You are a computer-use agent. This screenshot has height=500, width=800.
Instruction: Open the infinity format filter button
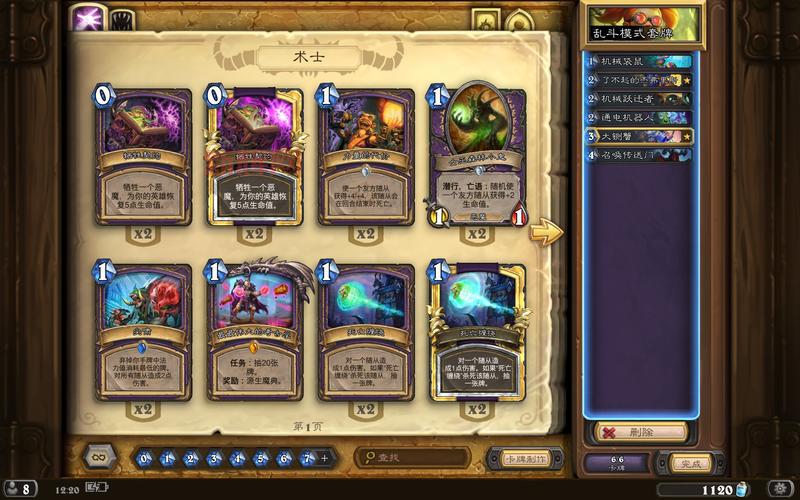pyautogui.click(x=97, y=458)
